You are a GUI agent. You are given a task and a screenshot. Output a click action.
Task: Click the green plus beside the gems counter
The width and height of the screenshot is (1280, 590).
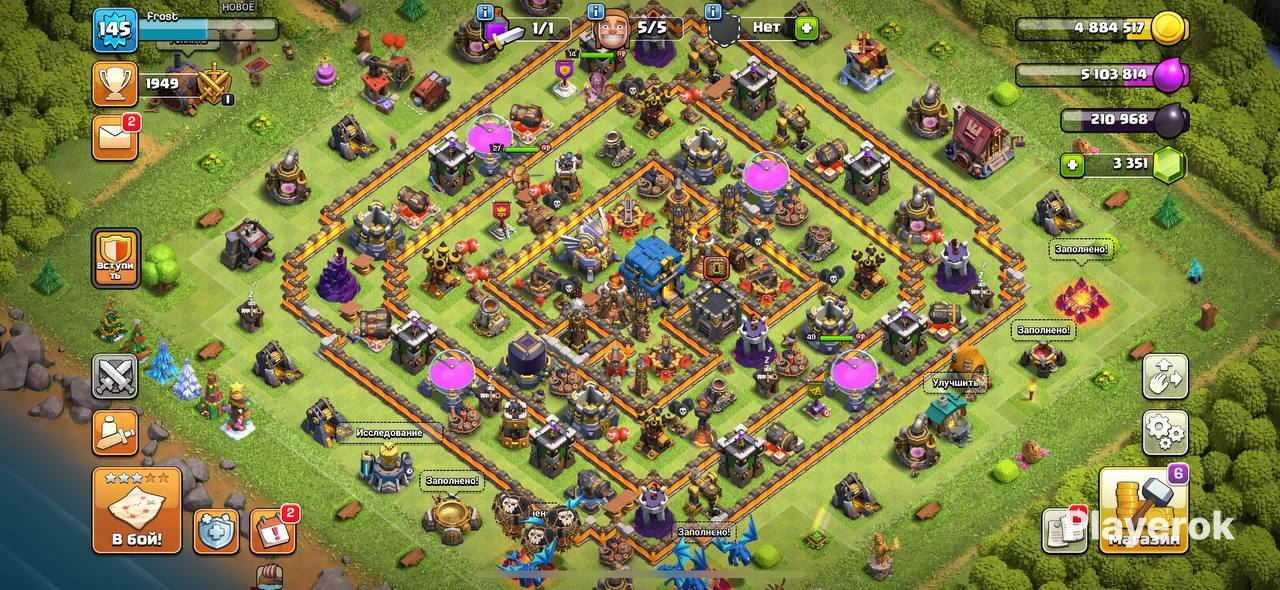pos(1074,165)
